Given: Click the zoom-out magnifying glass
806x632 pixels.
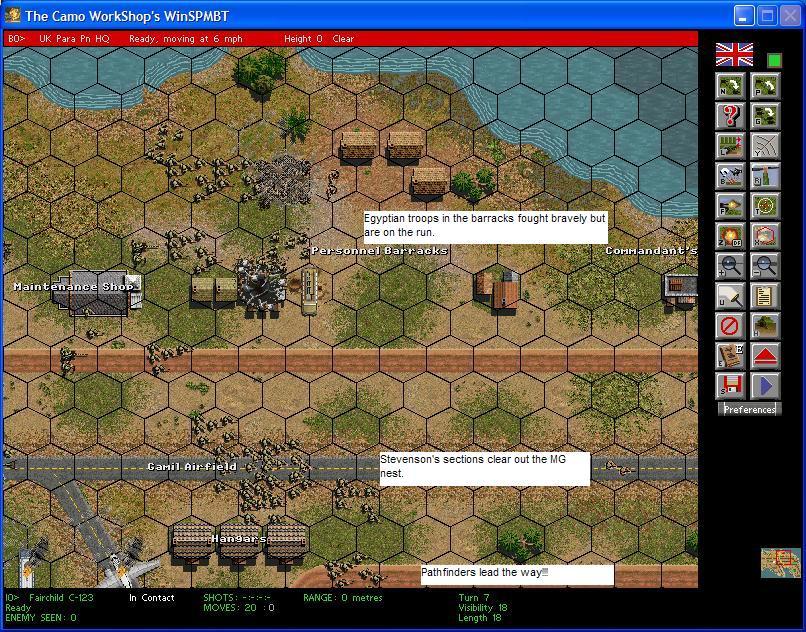Looking at the screenshot, I should (x=765, y=266).
